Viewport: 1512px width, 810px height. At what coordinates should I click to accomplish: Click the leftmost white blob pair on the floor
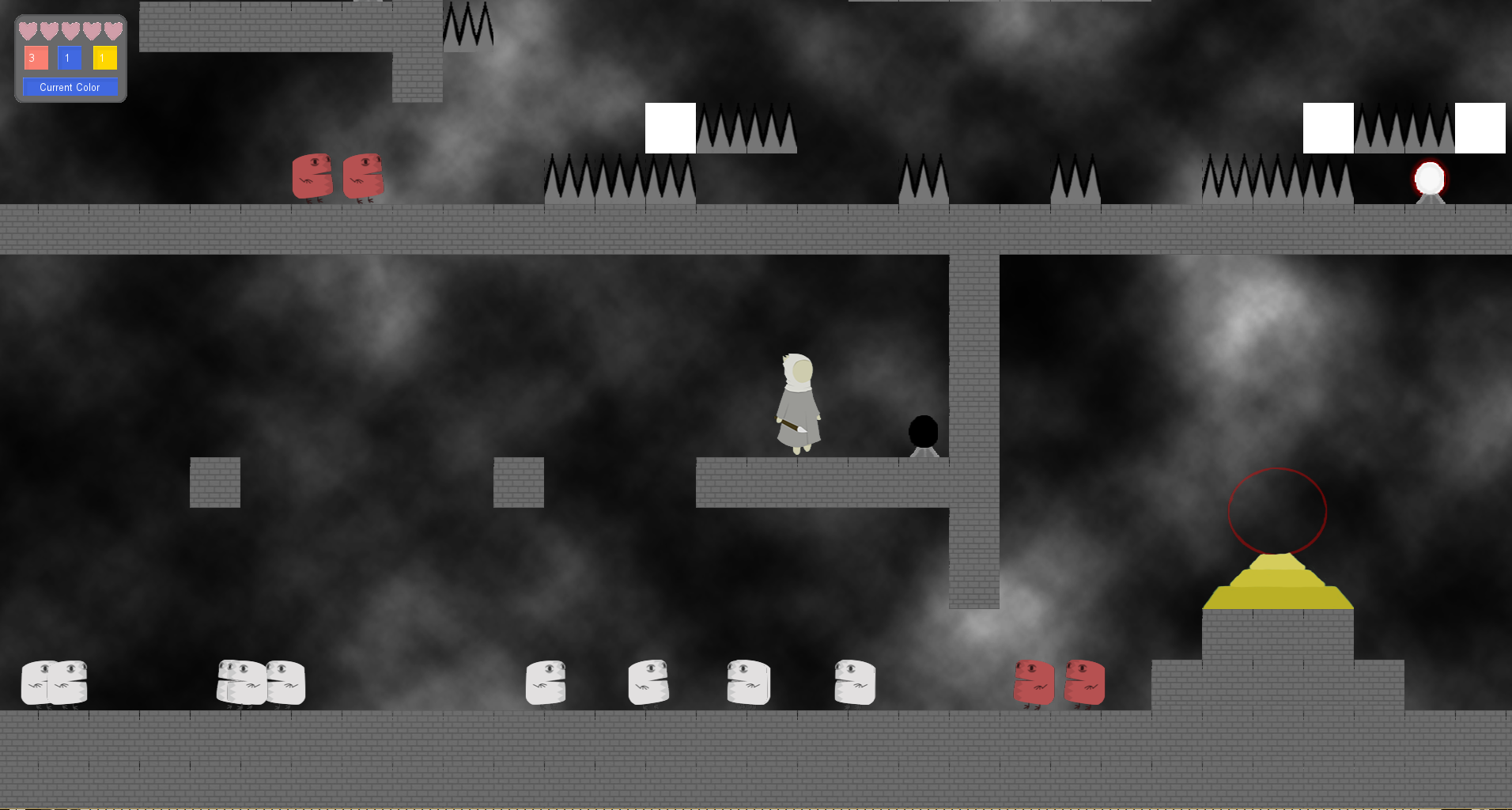[x=55, y=684]
